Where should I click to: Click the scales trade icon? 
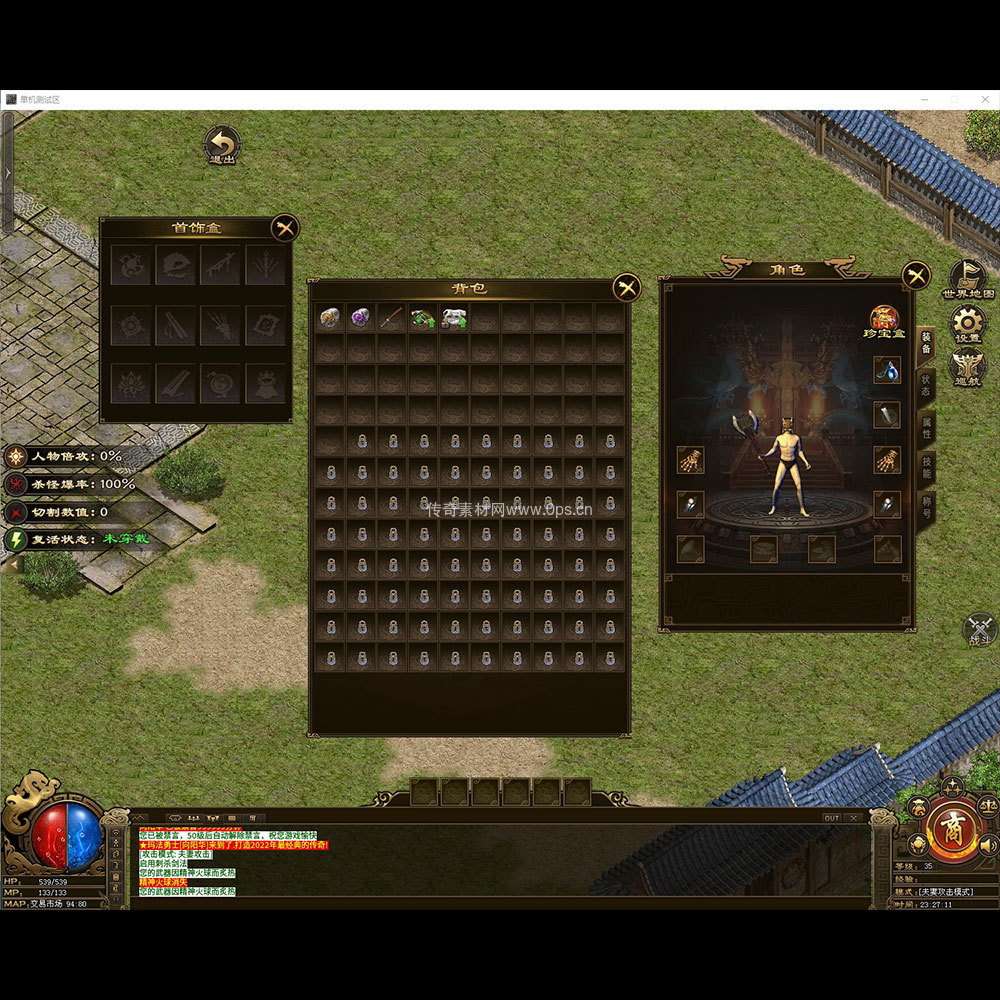tap(988, 806)
